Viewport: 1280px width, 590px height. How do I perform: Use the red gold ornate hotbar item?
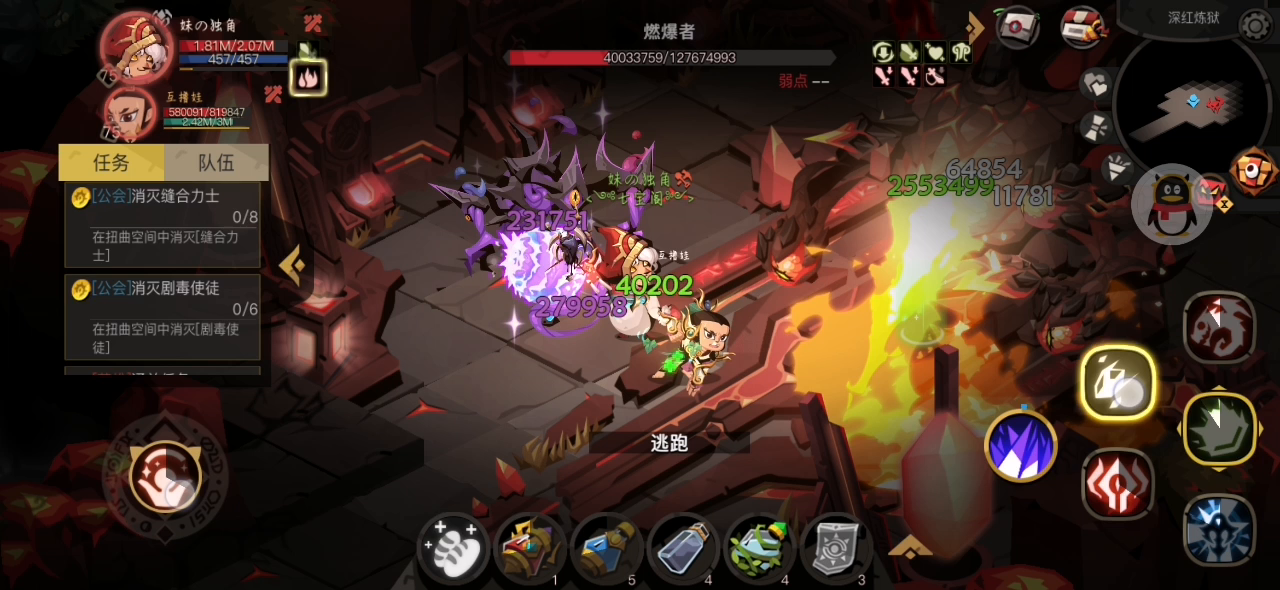click(x=530, y=549)
